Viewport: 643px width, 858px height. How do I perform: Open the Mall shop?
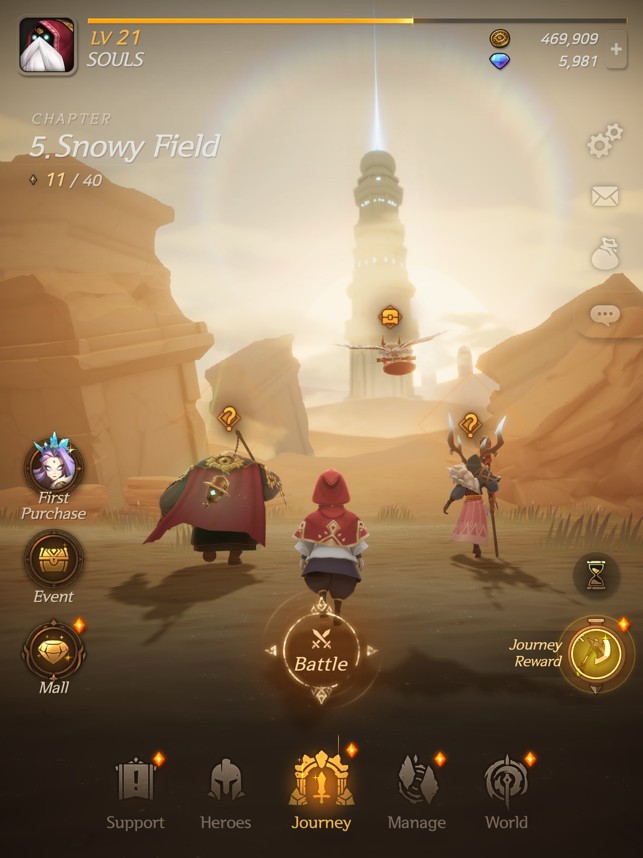(x=54, y=652)
